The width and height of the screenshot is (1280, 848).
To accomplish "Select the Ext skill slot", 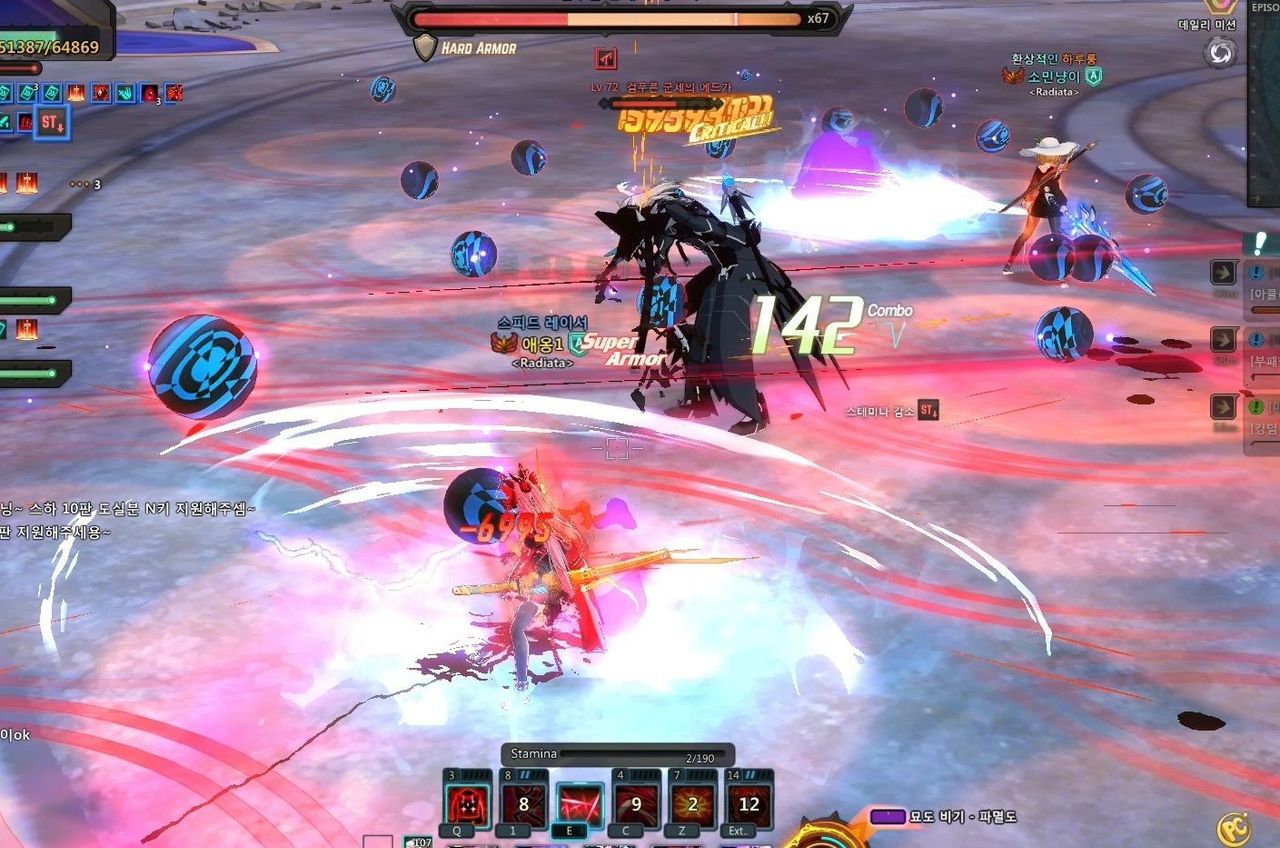I will click(x=749, y=805).
